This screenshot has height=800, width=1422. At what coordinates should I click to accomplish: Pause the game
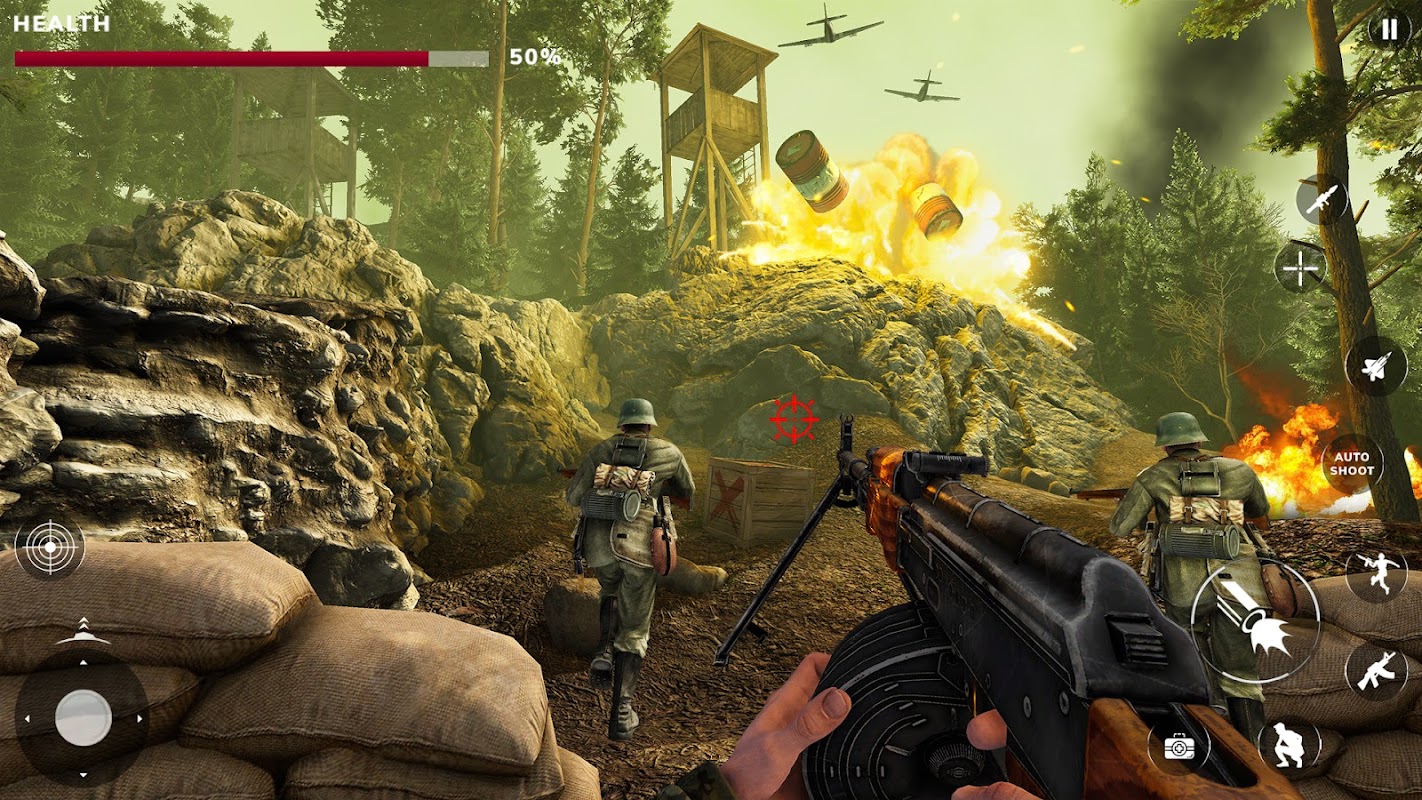pyautogui.click(x=1389, y=30)
